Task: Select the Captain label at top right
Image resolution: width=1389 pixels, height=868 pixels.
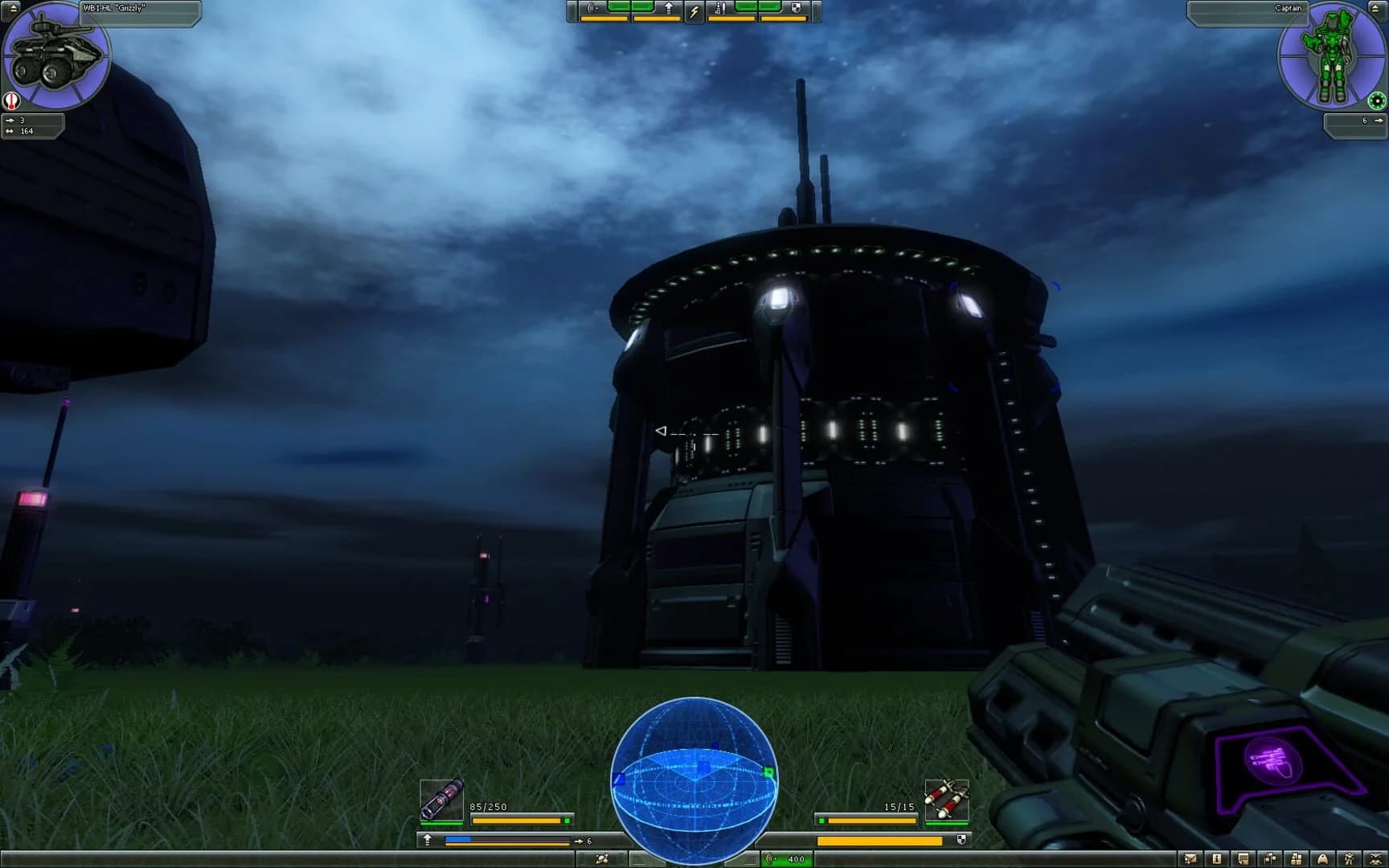Action: (x=1288, y=6)
